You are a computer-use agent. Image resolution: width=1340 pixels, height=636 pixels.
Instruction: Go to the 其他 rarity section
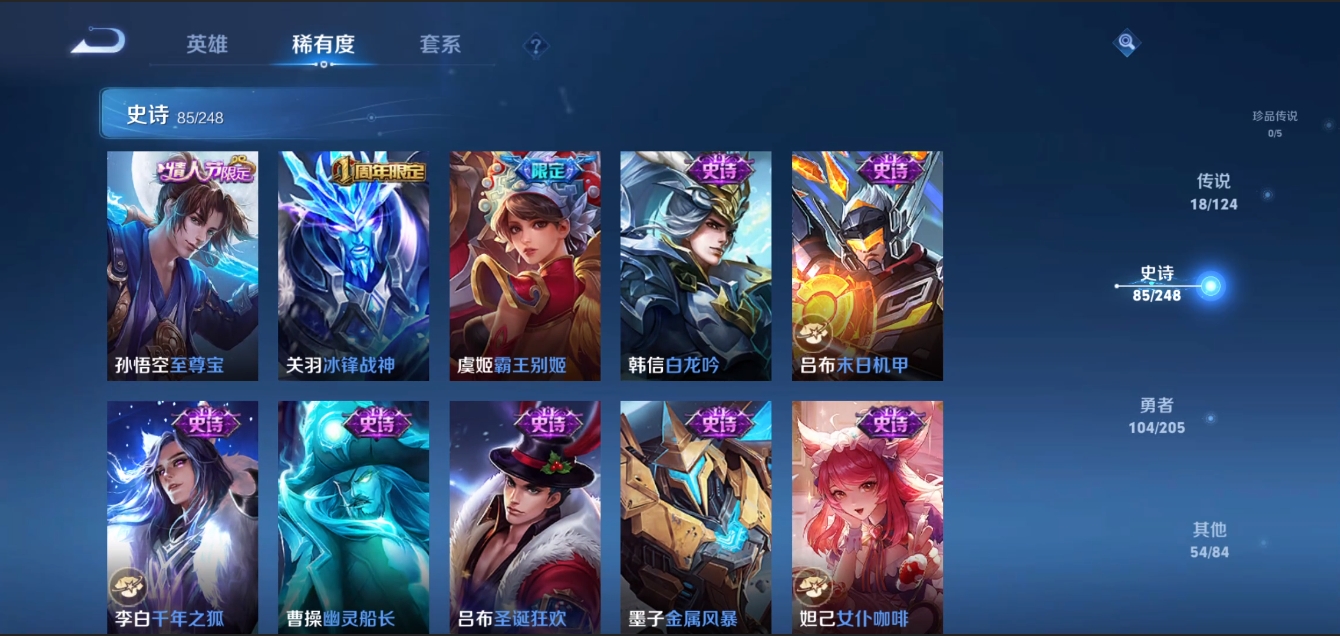1209,539
